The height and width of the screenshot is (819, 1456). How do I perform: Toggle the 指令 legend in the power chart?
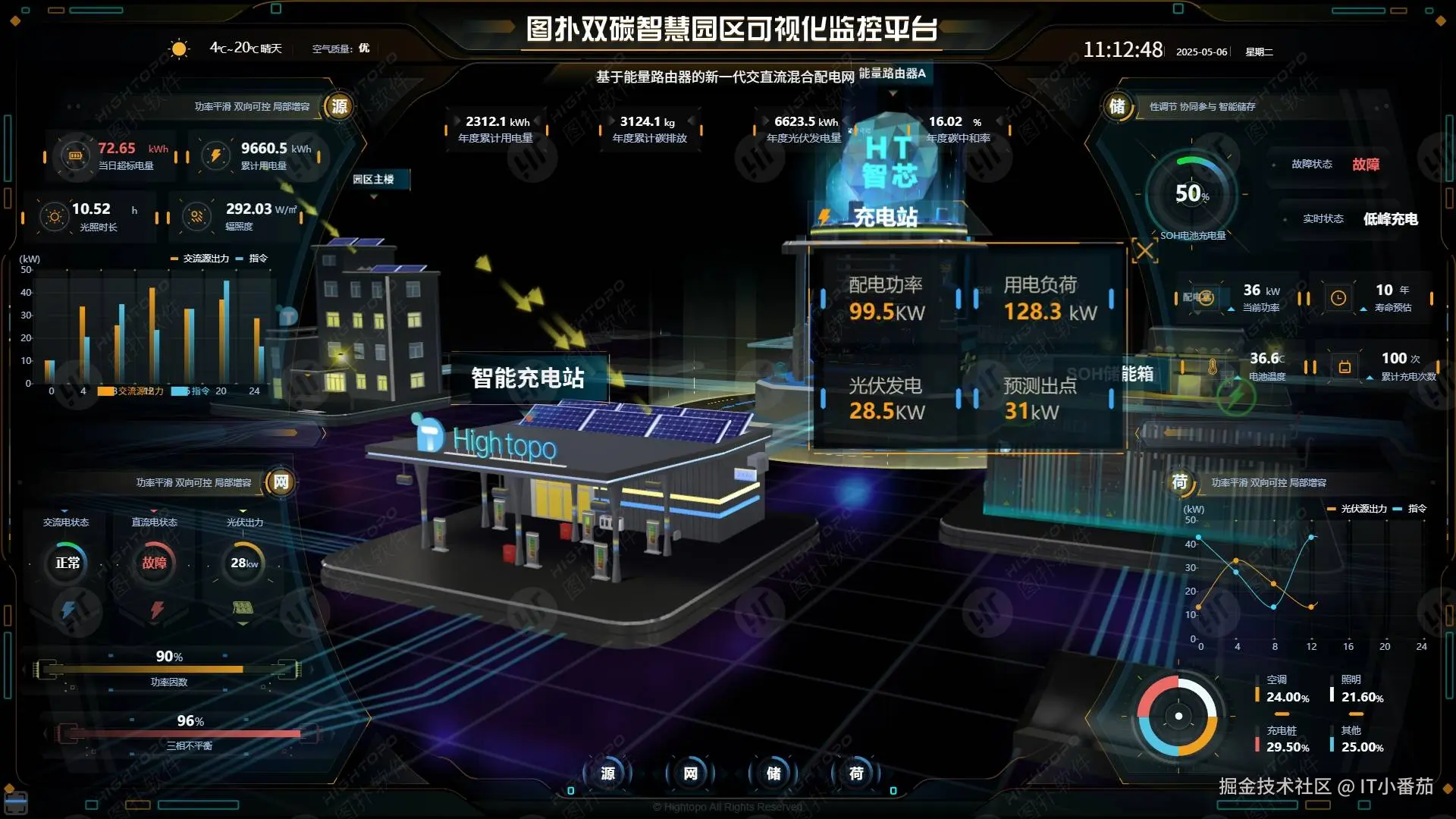coord(258,258)
